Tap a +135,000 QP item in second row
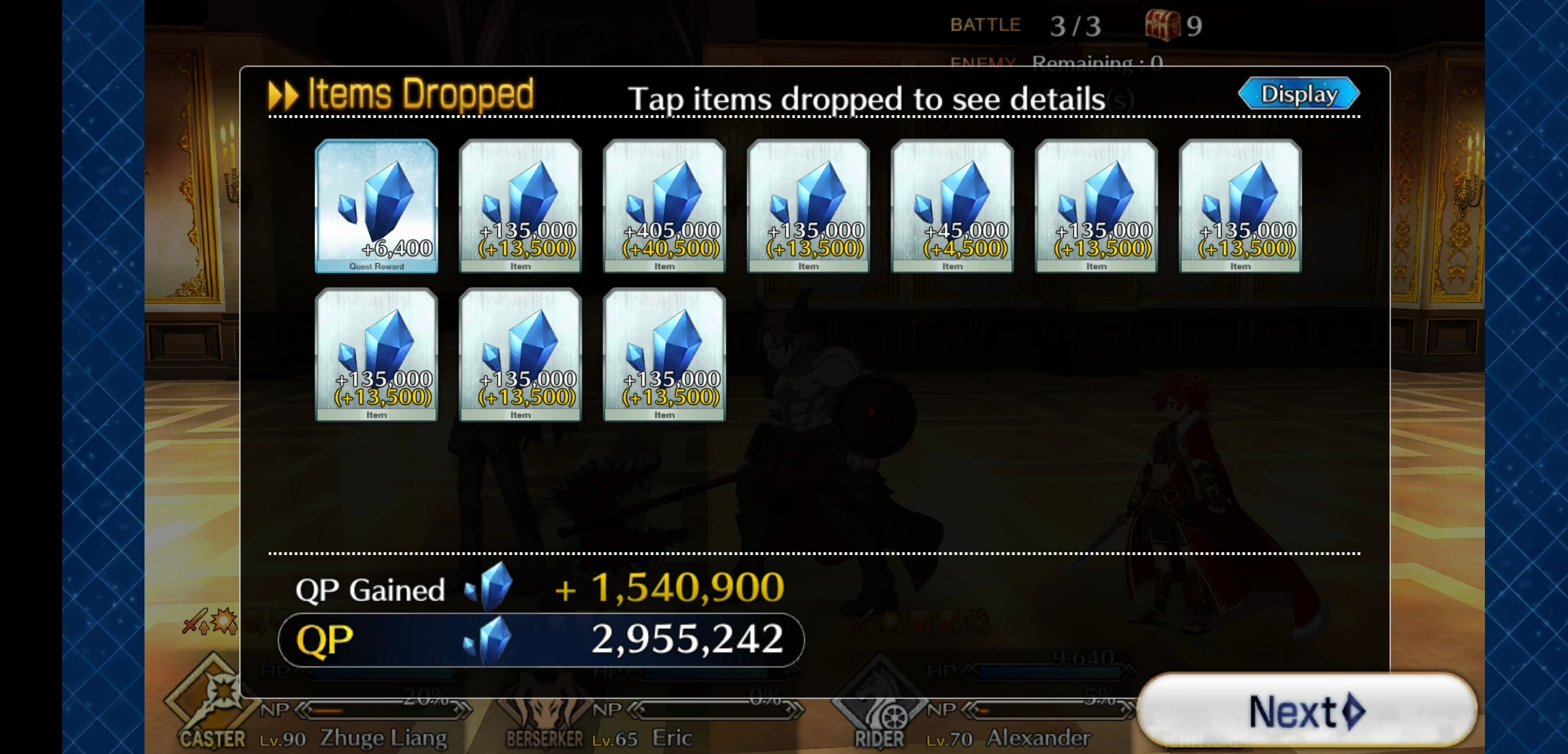This screenshot has height=754, width=1568. pos(519,355)
